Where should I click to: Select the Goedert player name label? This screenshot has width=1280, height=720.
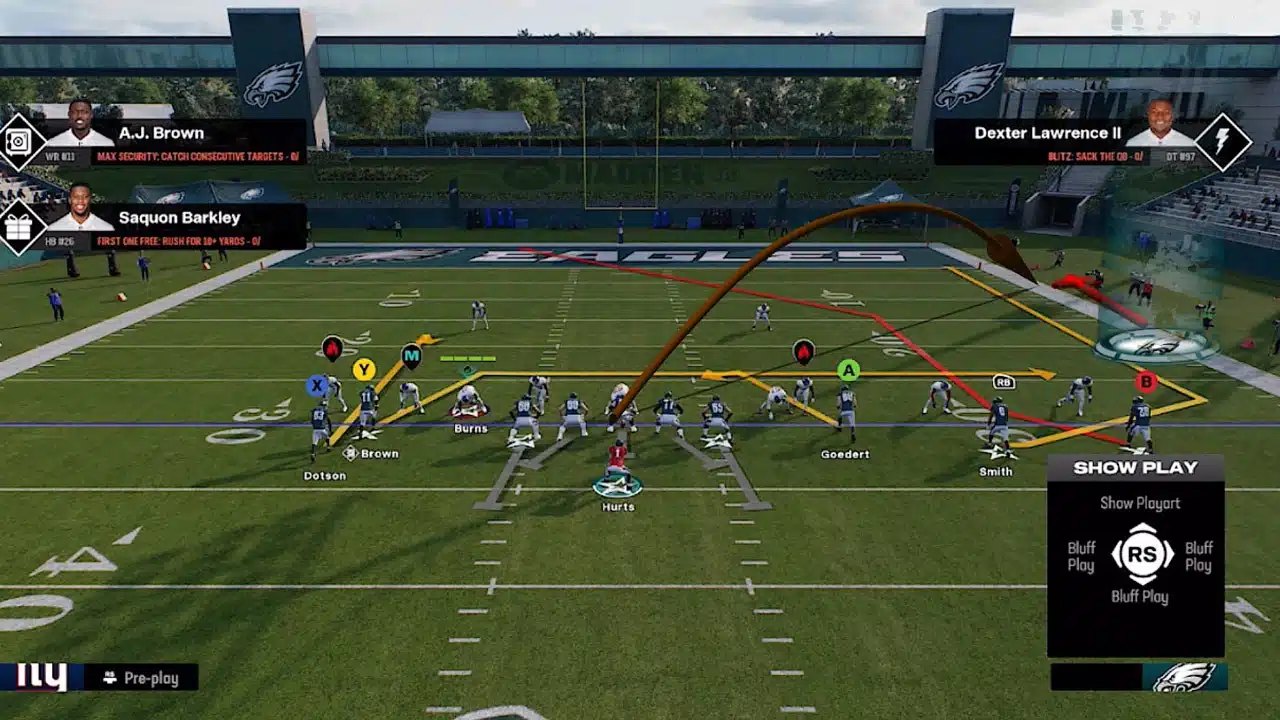[845, 454]
